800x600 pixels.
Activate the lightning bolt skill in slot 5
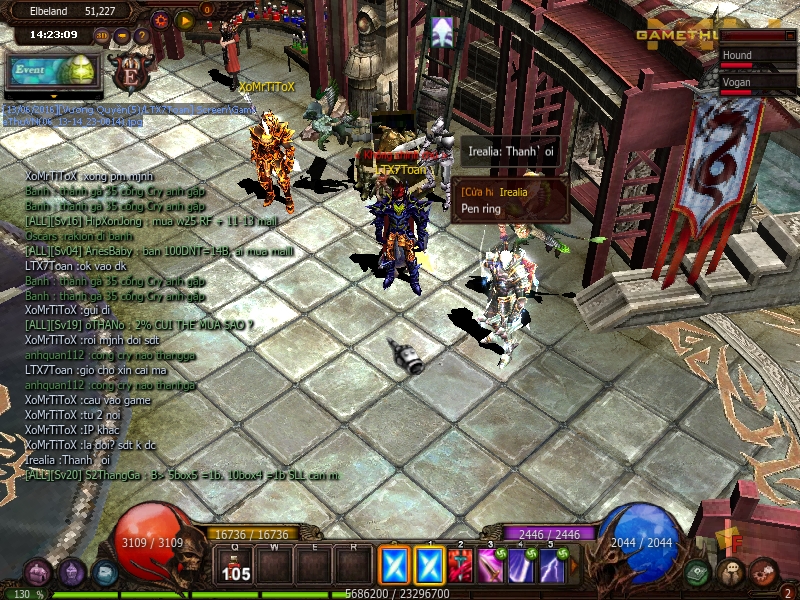552,566
